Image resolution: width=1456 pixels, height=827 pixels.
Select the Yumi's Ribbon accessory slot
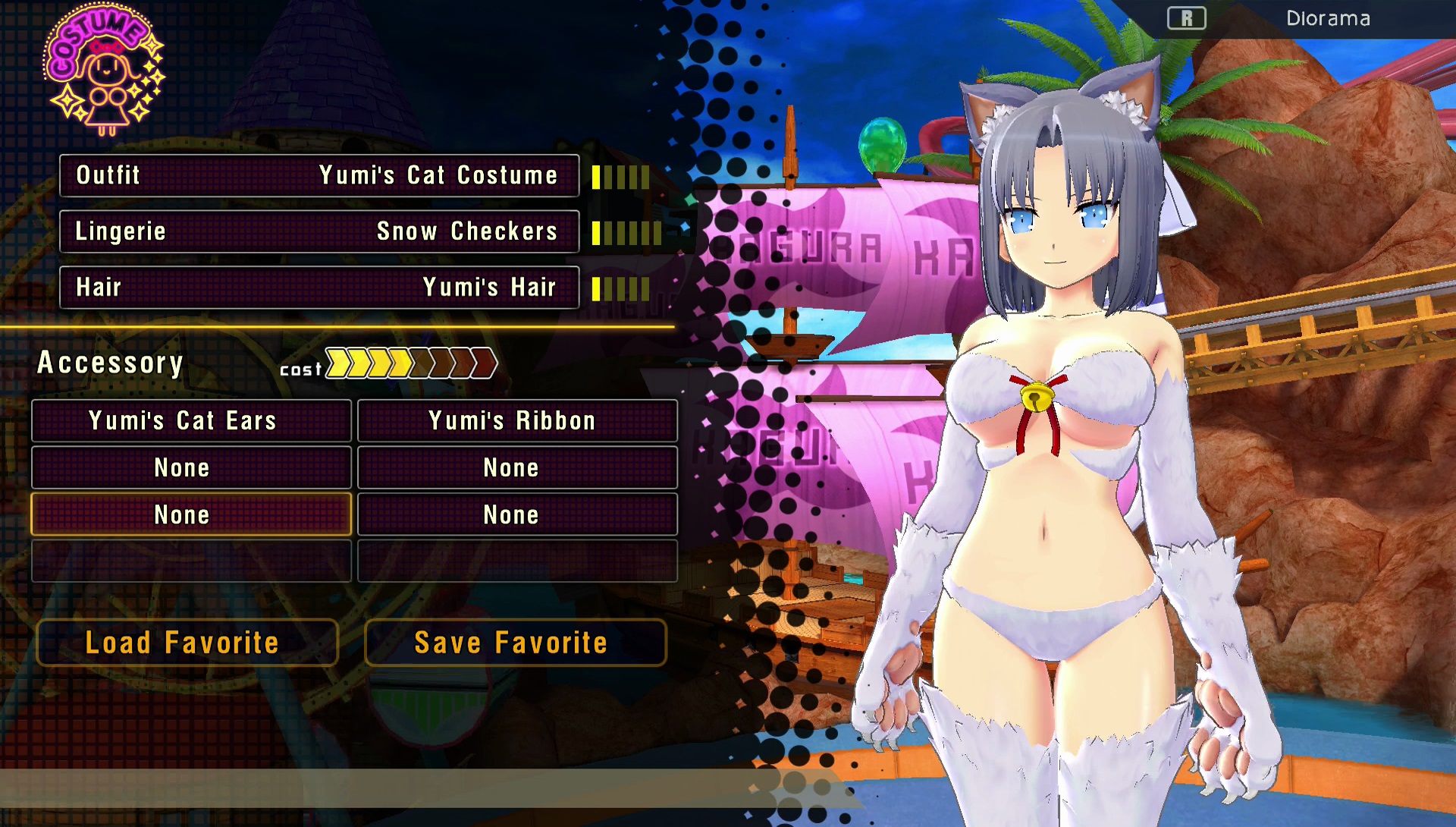(x=517, y=421)
